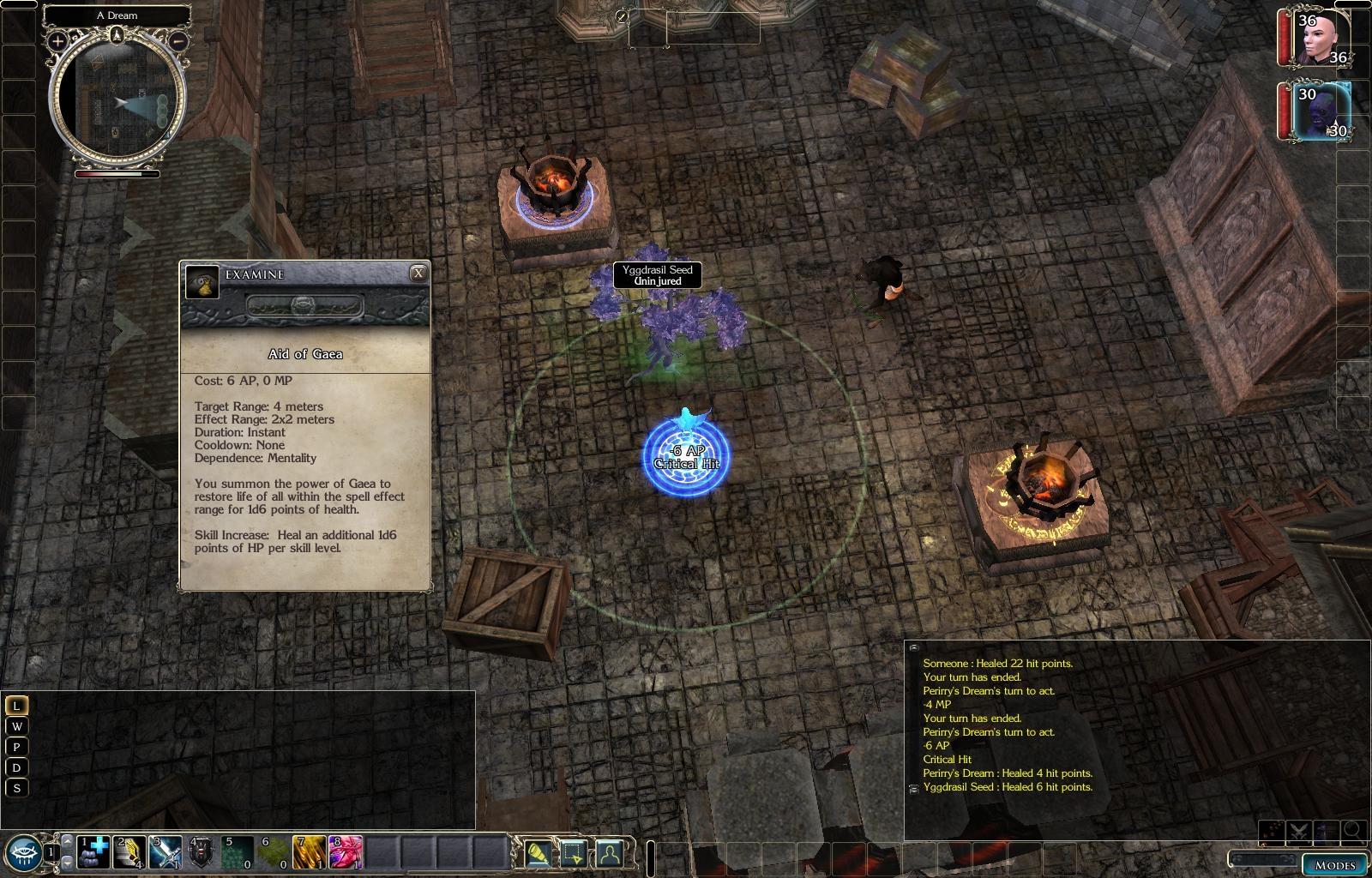Close the Examine window
The width and height of the screenshot is (1372, 878).
(418, 274)
